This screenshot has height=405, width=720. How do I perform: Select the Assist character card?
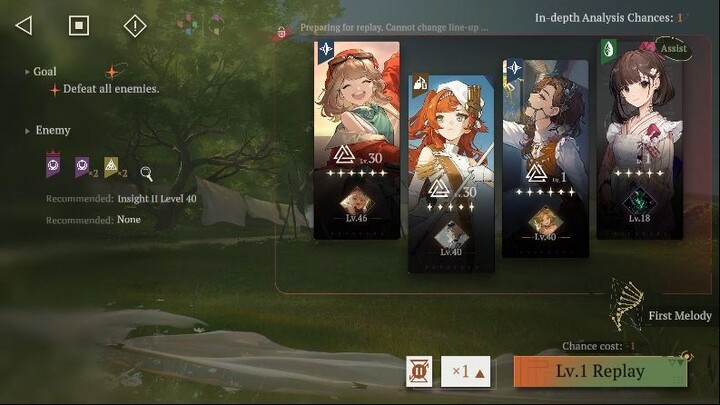(x=640, y=140)
